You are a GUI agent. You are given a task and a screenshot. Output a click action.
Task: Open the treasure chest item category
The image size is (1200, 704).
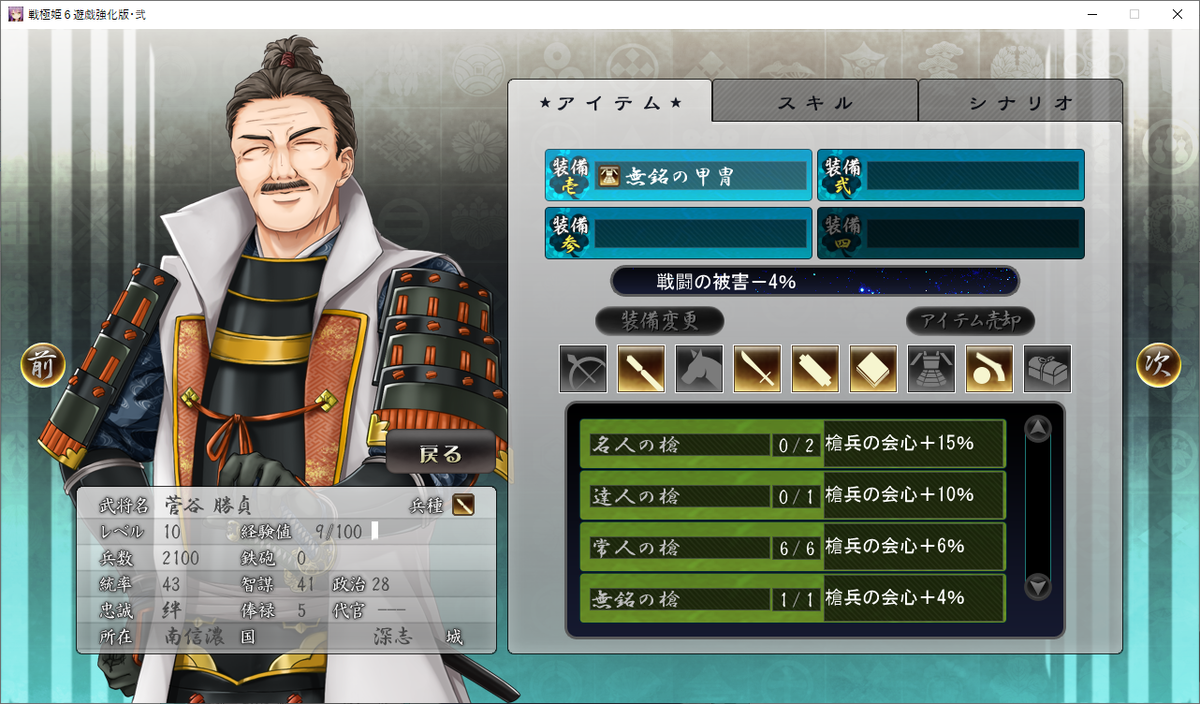pyautogui.click(x=1047, y=369)
